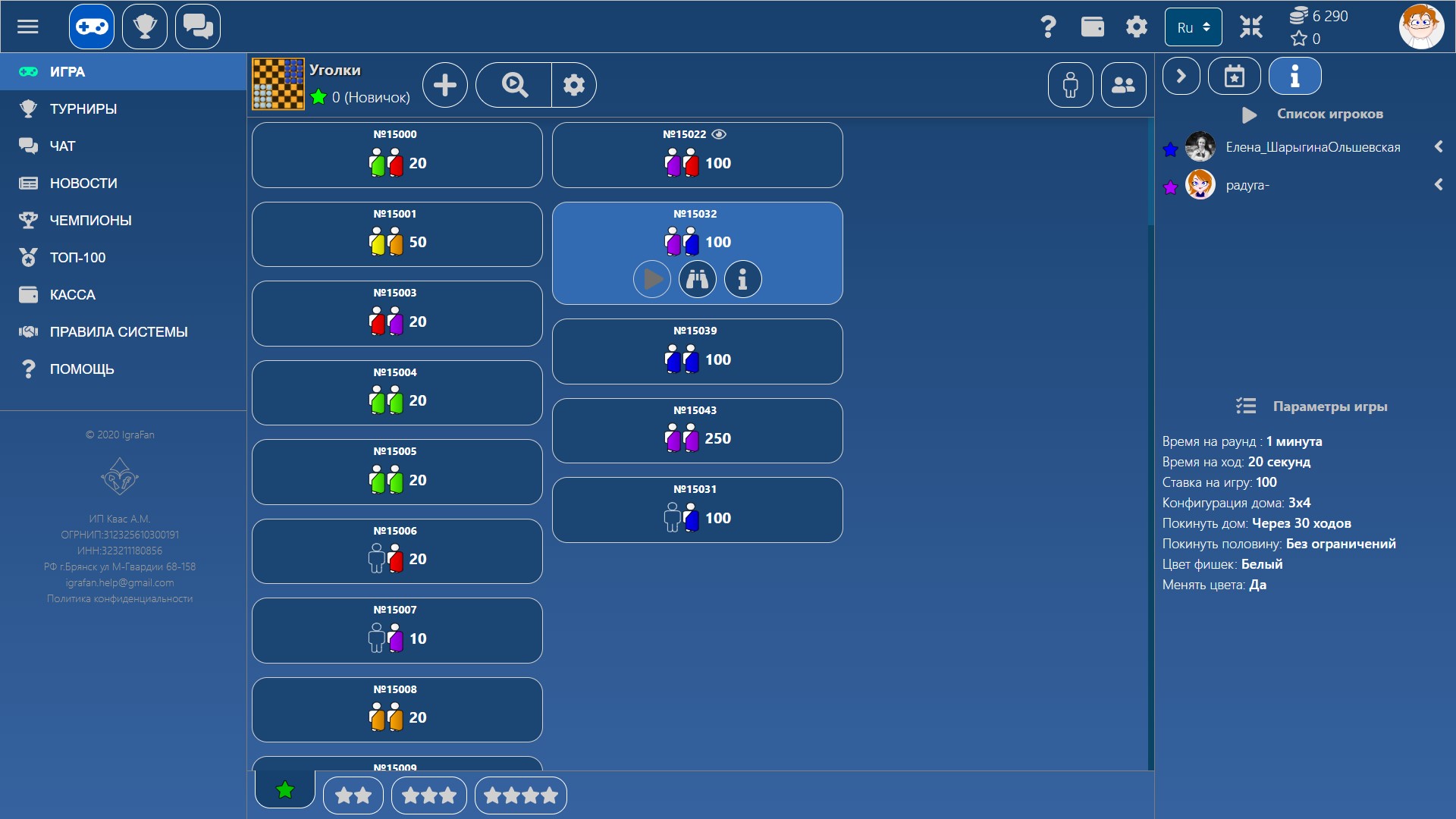This screenshot has width=1456, height=819.
Task: Open help via the question mark icon
Action: pos(1048,26)
